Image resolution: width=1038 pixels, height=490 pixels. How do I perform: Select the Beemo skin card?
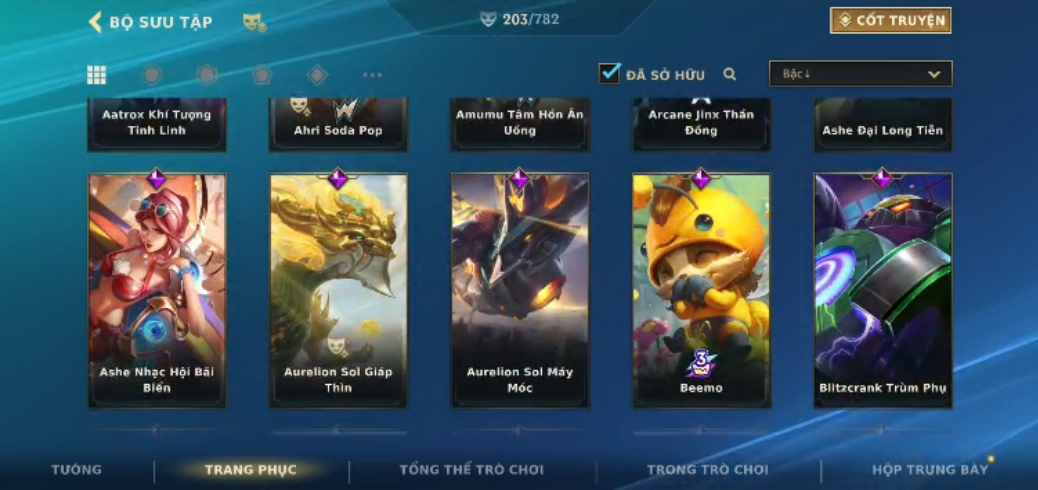coord(701,290)
